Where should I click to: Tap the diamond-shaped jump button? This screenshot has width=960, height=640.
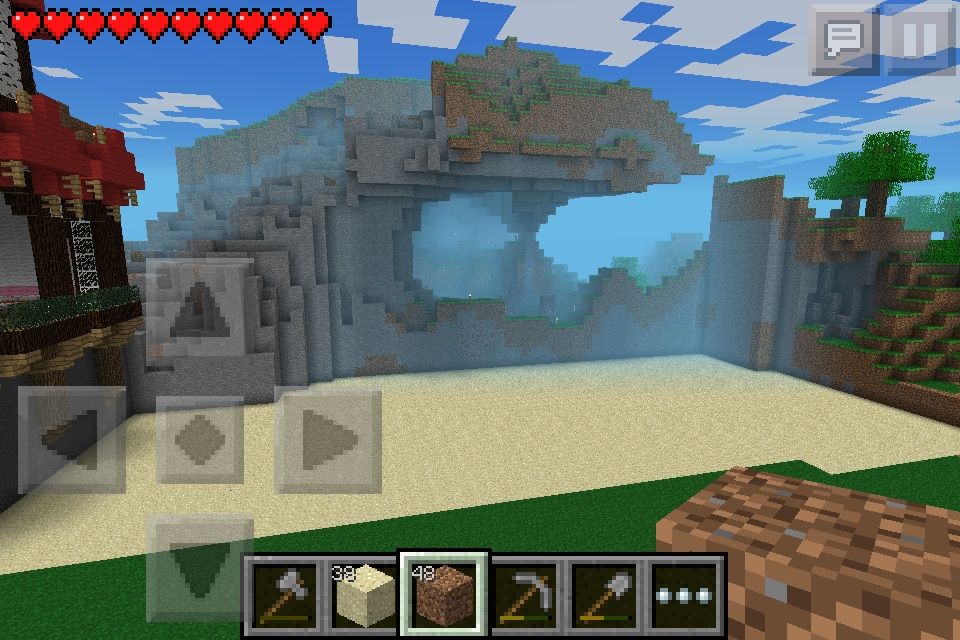point(200,438)
